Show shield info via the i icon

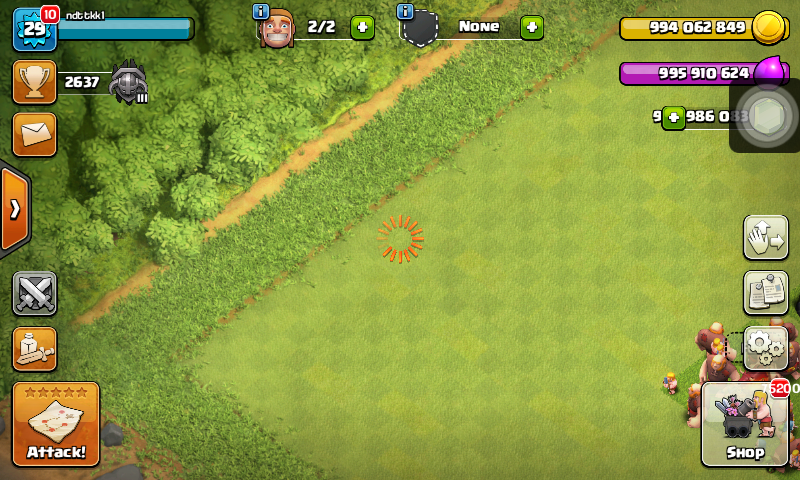point(405,11)
